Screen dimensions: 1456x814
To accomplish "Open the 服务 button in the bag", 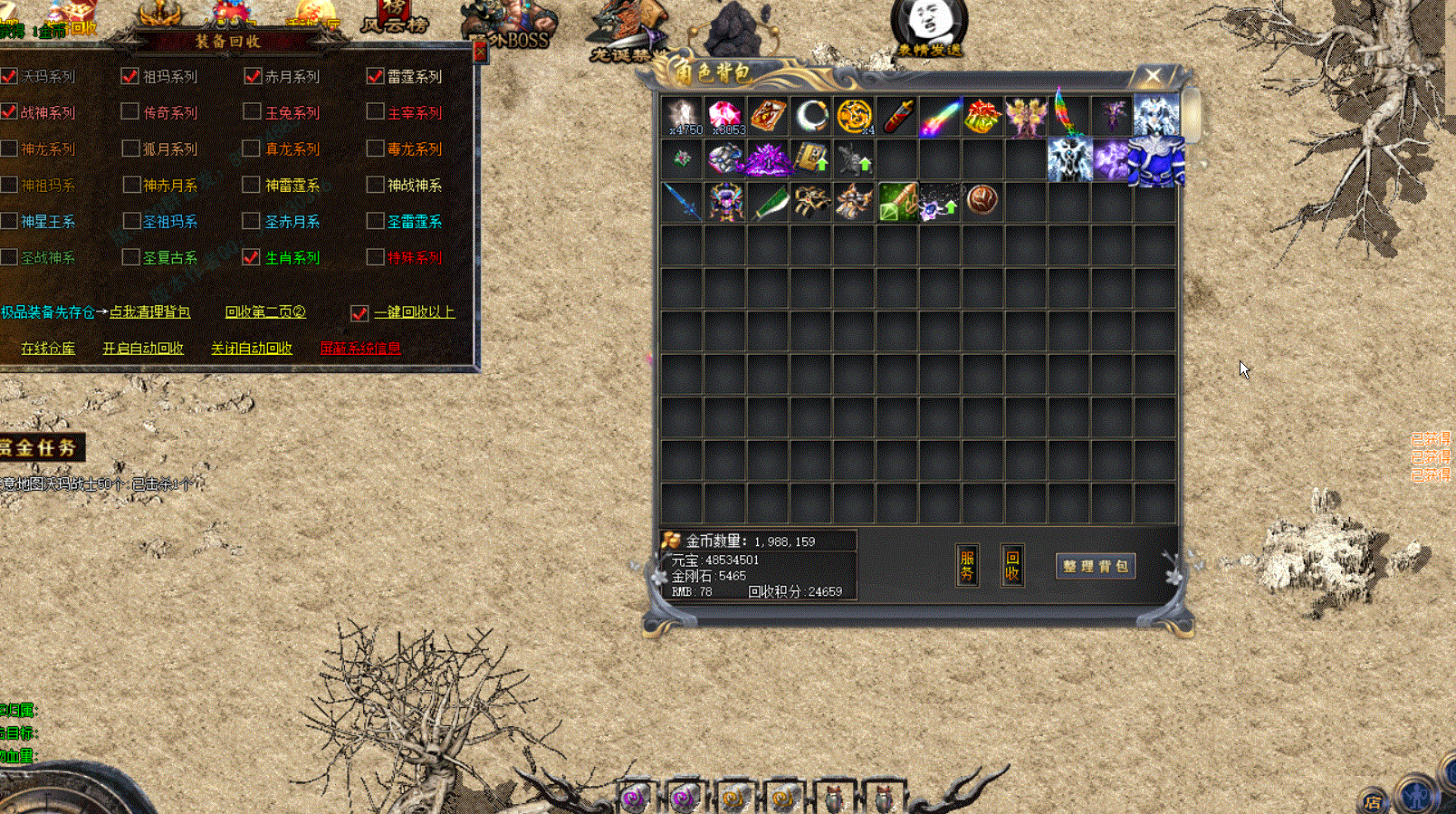I will click(967, 565).
